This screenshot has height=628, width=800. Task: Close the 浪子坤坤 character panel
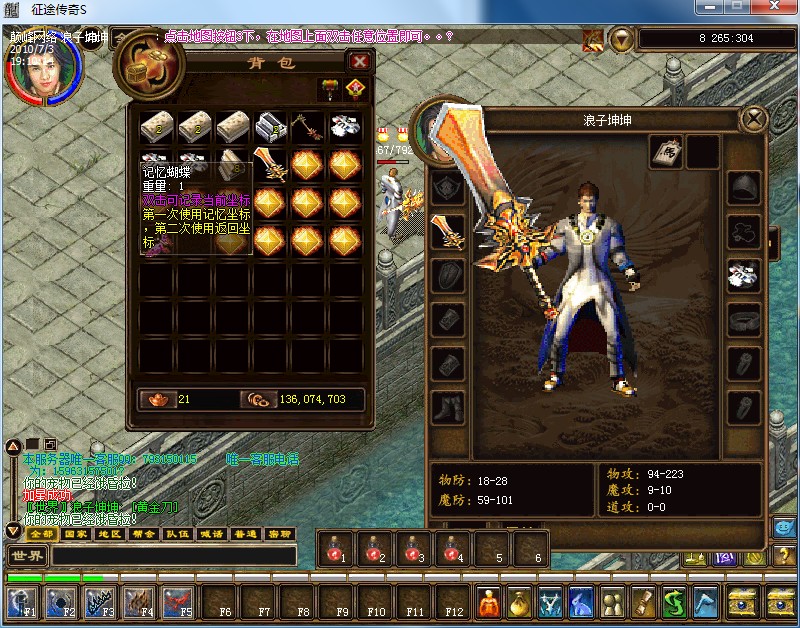(752, 120)
